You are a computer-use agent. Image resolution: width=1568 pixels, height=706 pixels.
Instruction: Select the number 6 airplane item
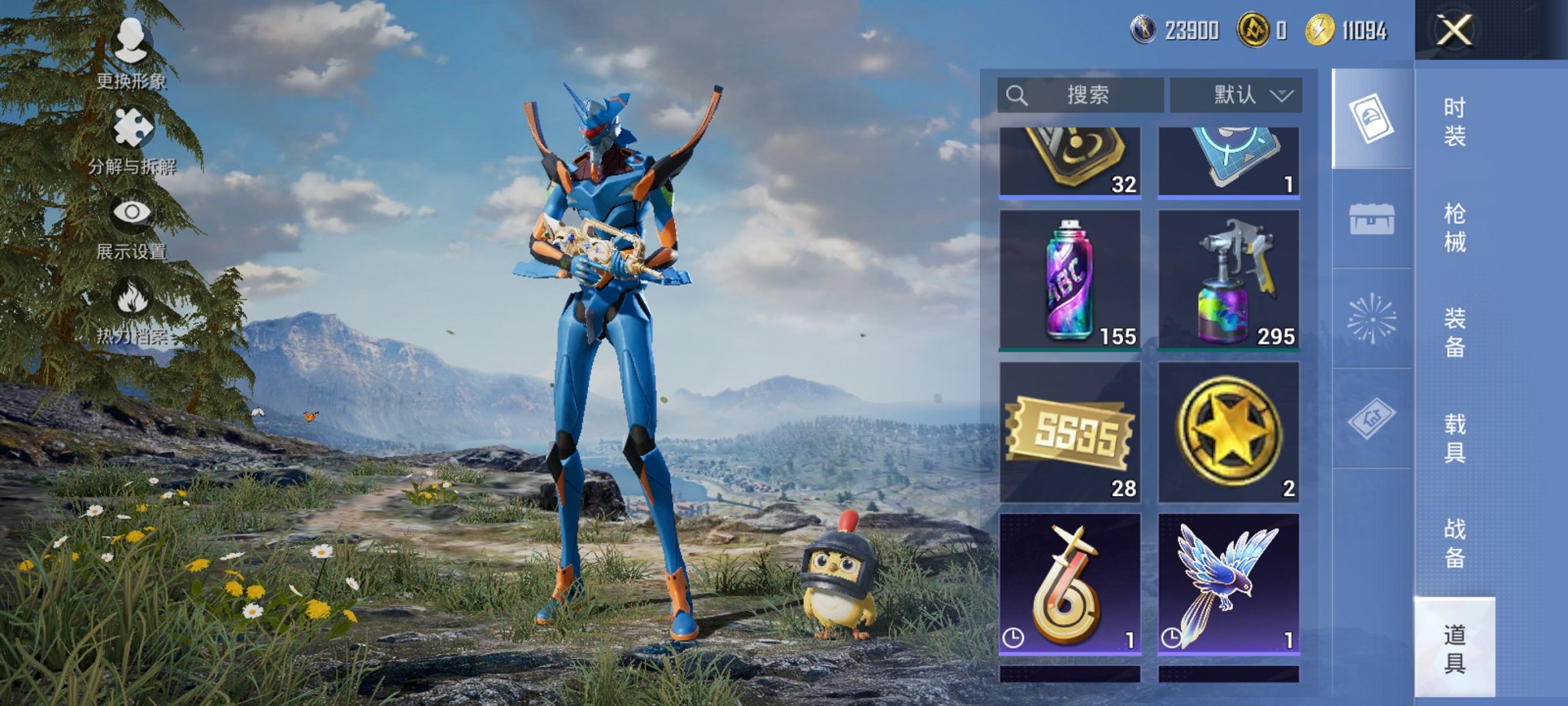click(x=1070, y=584)
